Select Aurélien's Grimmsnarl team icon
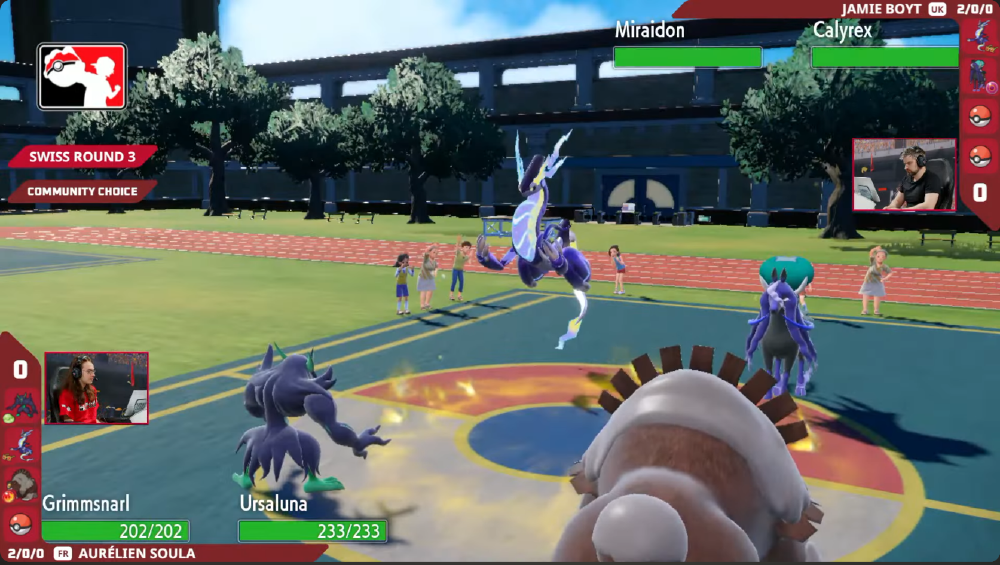Image resolution: width=1000 pixels, height=565 pixels. [20, 405]
